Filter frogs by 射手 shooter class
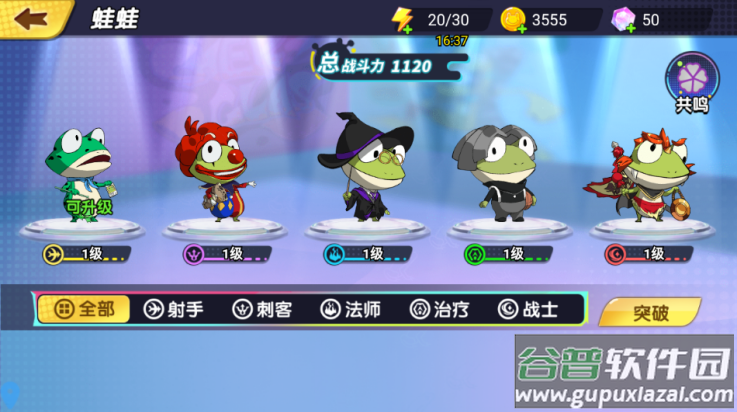737x412 pixels. tap(174, 309)
